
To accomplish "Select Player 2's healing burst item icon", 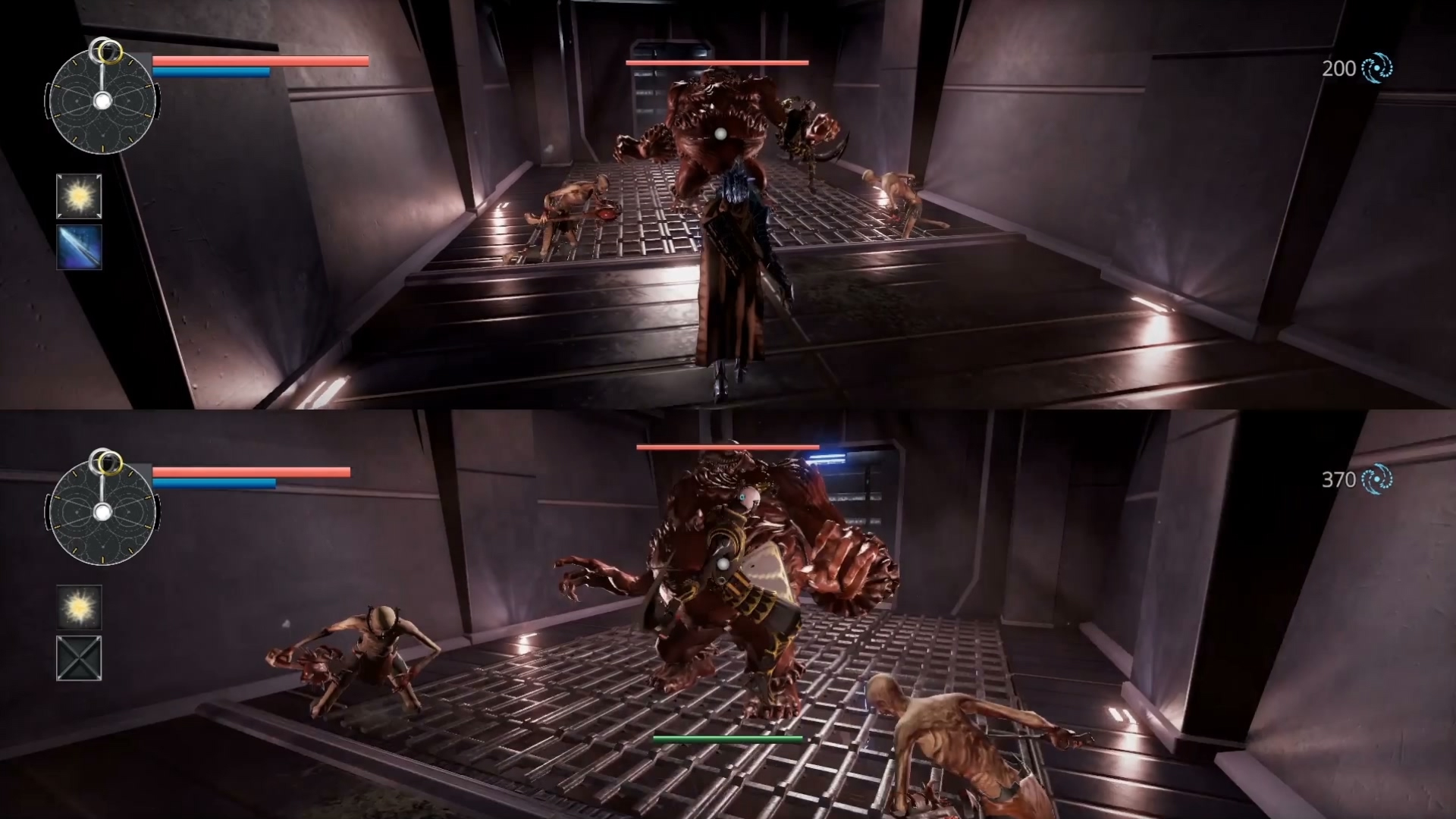I will coord(79,607).
